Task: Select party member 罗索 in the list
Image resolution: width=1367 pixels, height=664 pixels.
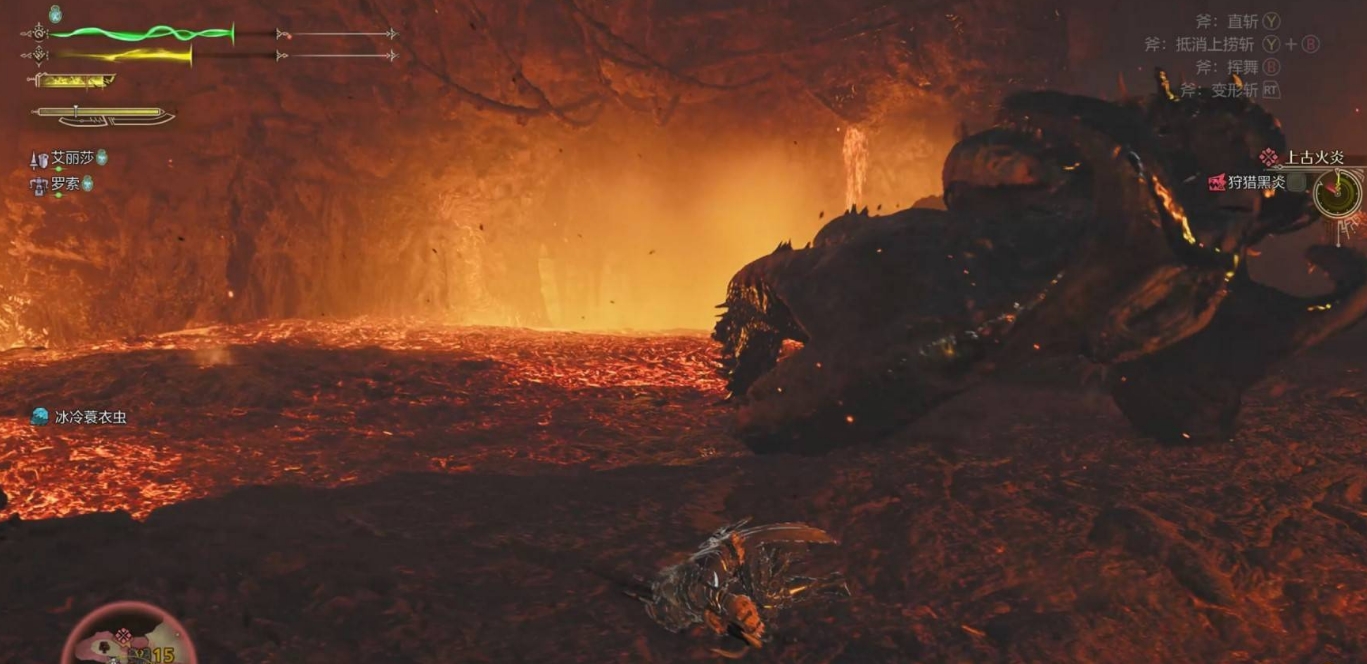Action: tap(64, 184)
